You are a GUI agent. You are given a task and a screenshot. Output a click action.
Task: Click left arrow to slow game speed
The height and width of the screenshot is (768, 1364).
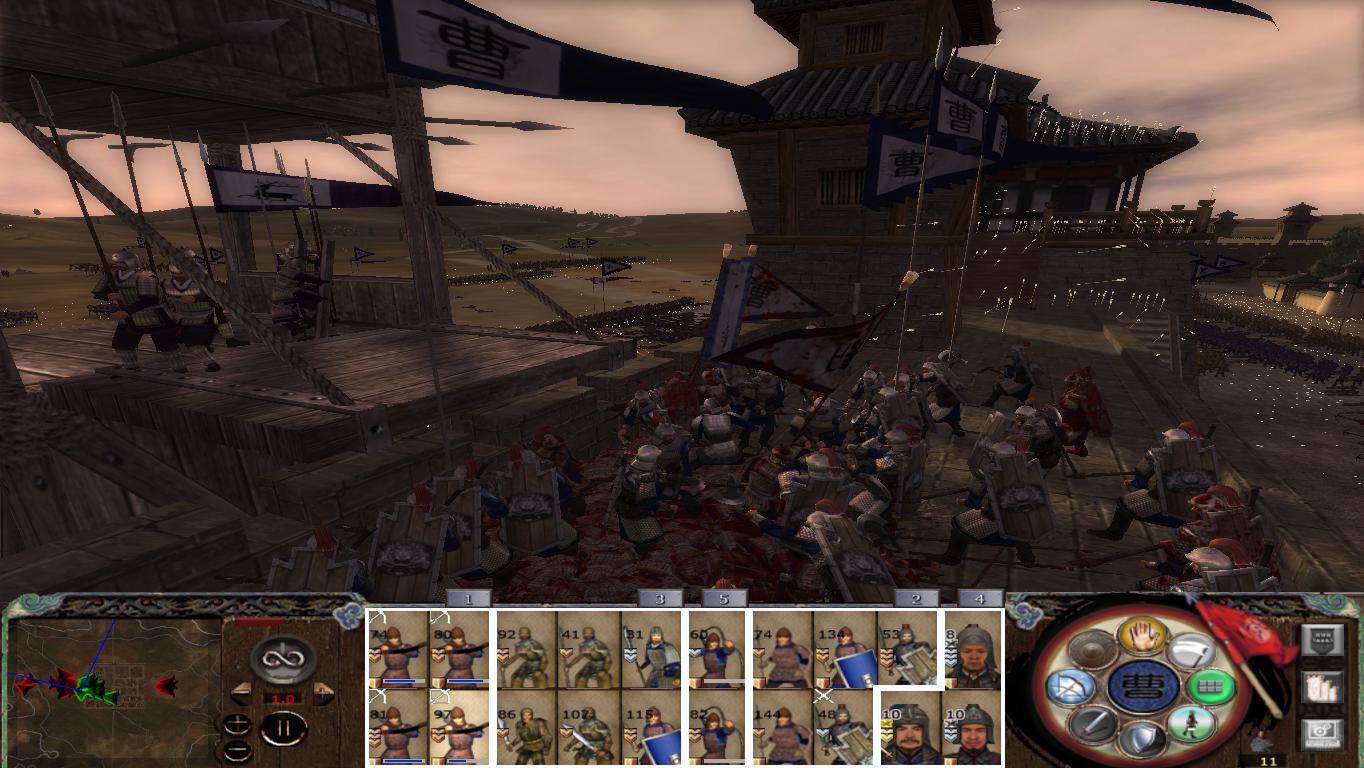coord(241,692)
